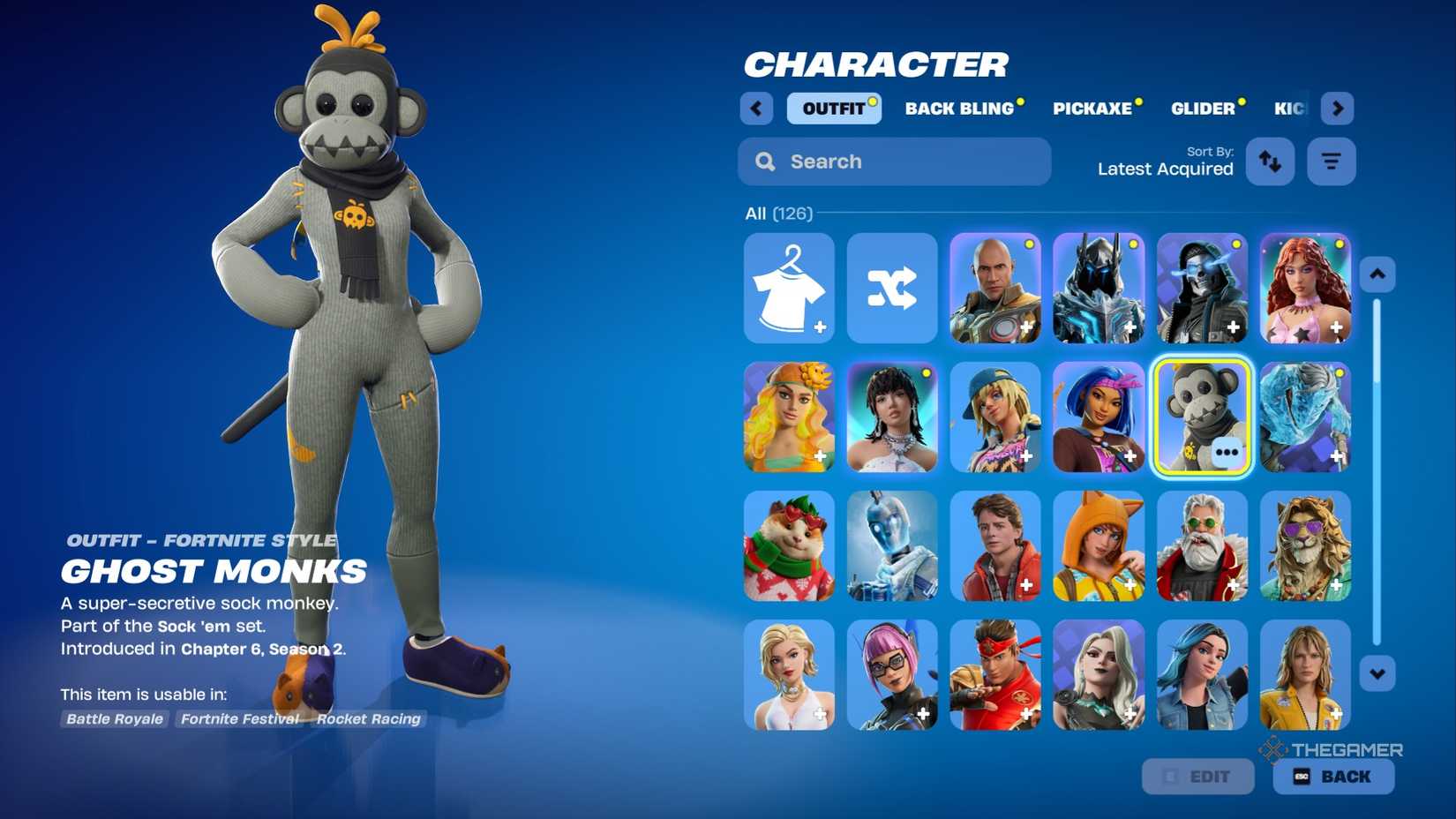Open the sort direction toggle icon

(x=1271, y=162)
